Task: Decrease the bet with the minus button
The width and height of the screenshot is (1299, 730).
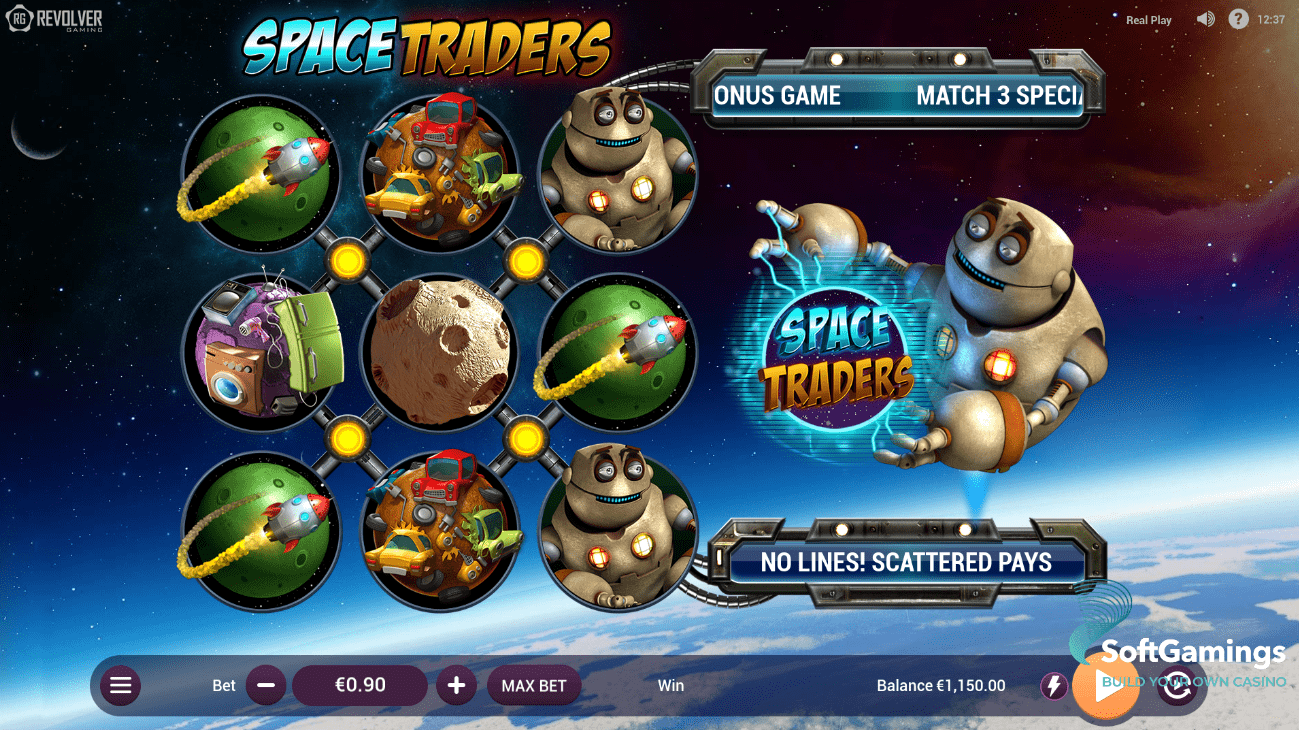Action: [265, 686]
